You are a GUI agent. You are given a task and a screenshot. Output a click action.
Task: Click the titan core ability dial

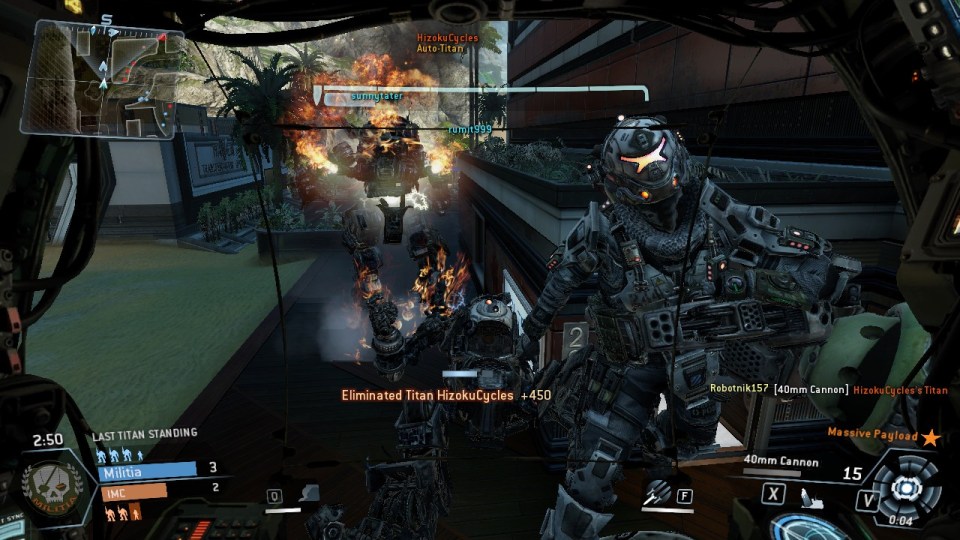point(906,488)
